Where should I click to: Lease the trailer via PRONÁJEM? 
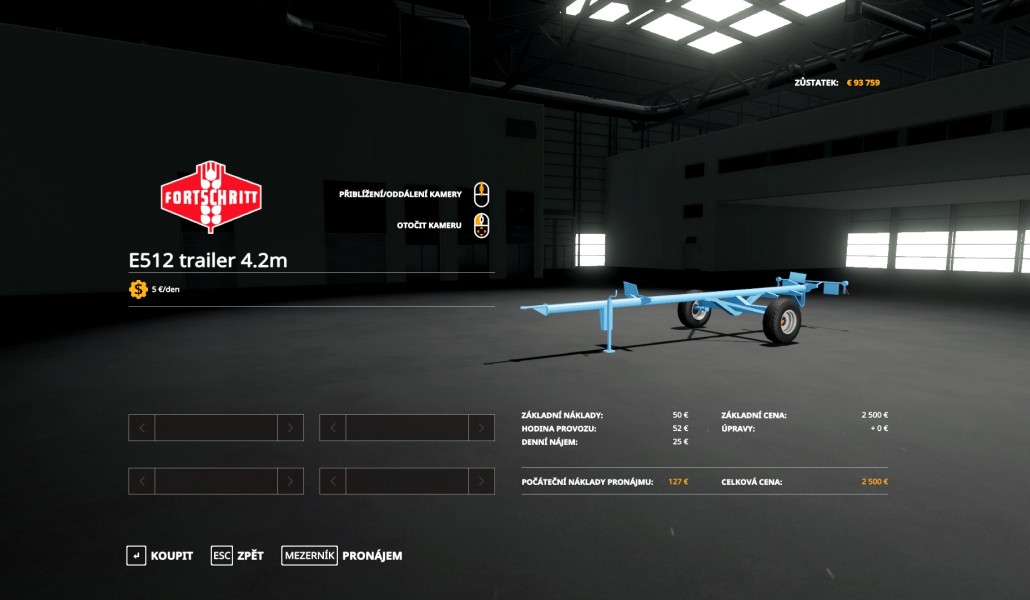point(342,556)
